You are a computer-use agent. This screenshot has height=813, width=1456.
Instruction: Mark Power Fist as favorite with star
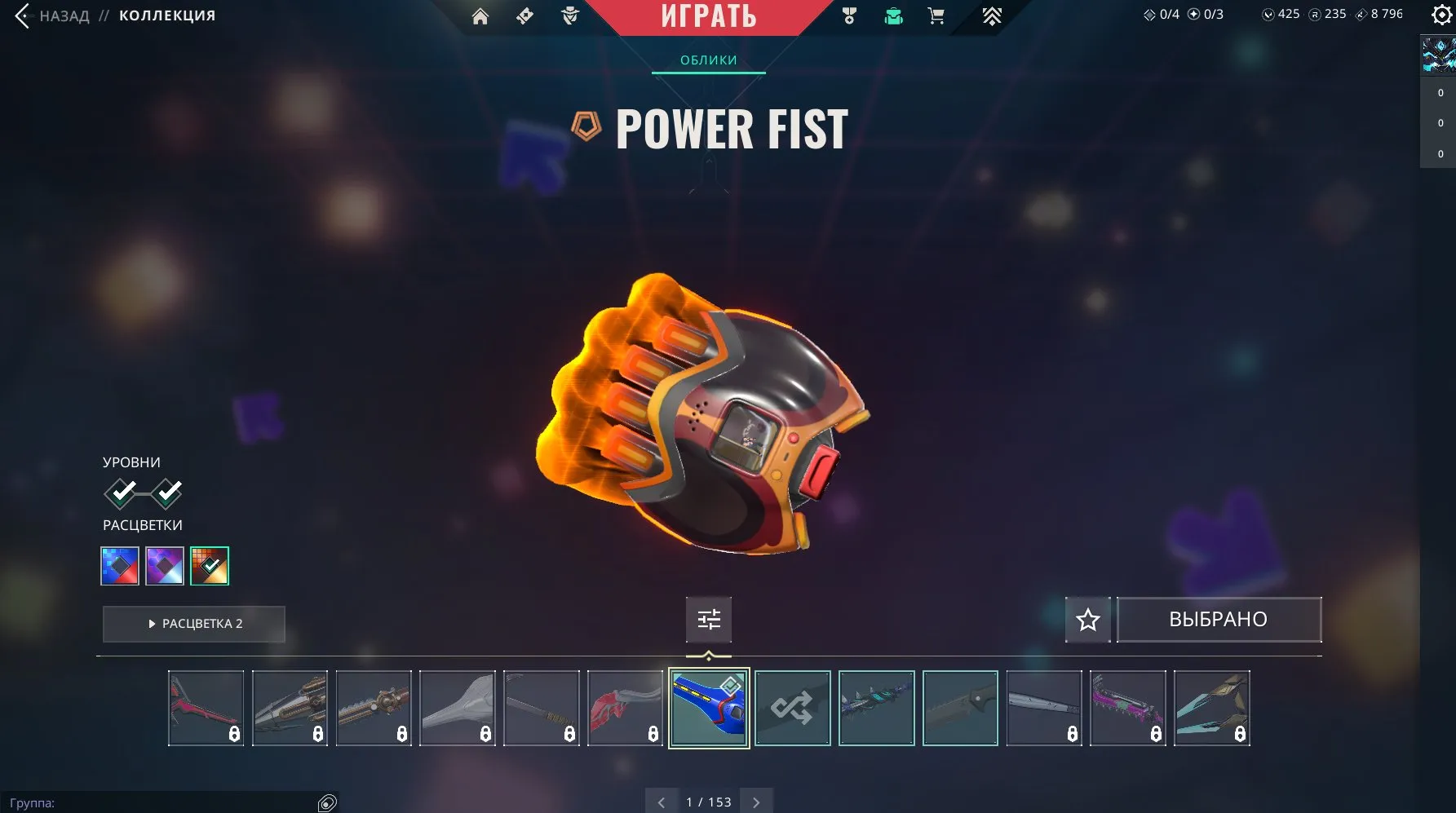tap(1088, 620)
